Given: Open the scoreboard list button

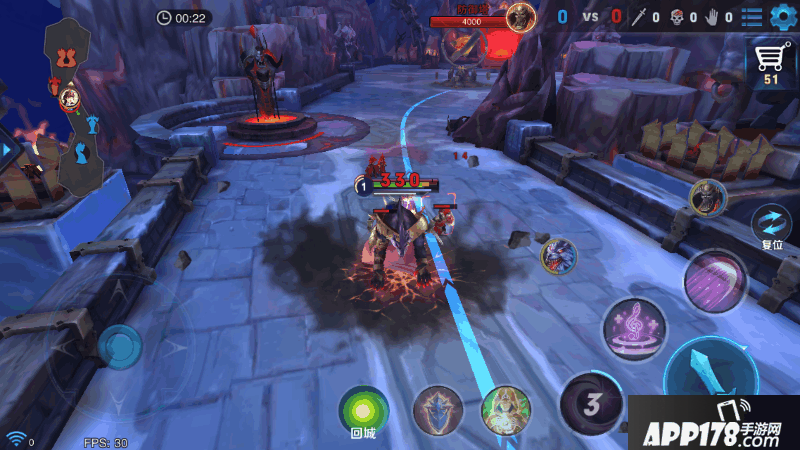Looking at the screenshot, I should 752,17.
